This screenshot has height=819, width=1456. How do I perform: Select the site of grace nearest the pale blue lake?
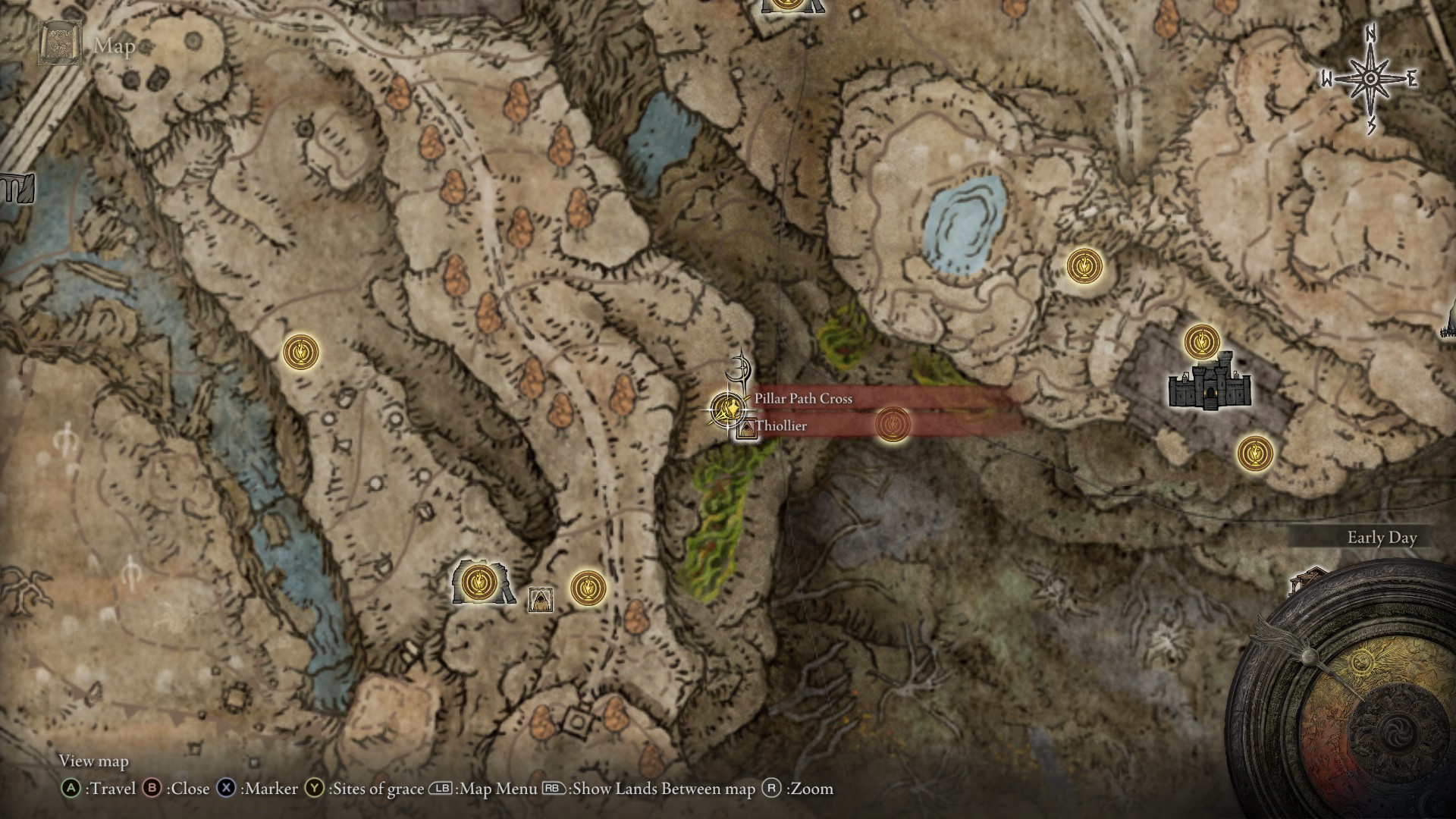pyautogui.click(x=1084, y=266)
